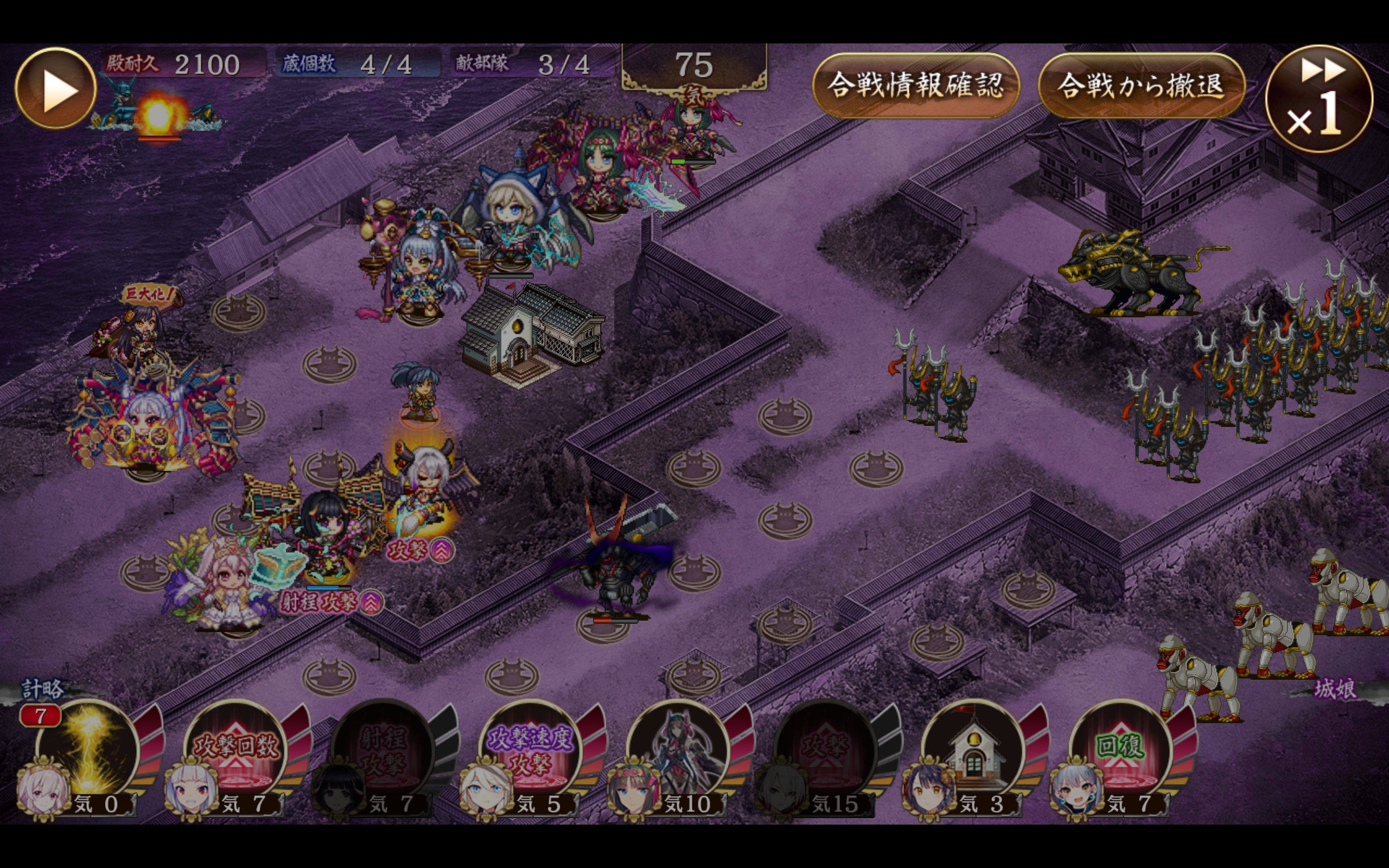This screenshot has height=868, width=1389.
Task: Switch to the 城娘 tab
Action: pos(1335,689)
